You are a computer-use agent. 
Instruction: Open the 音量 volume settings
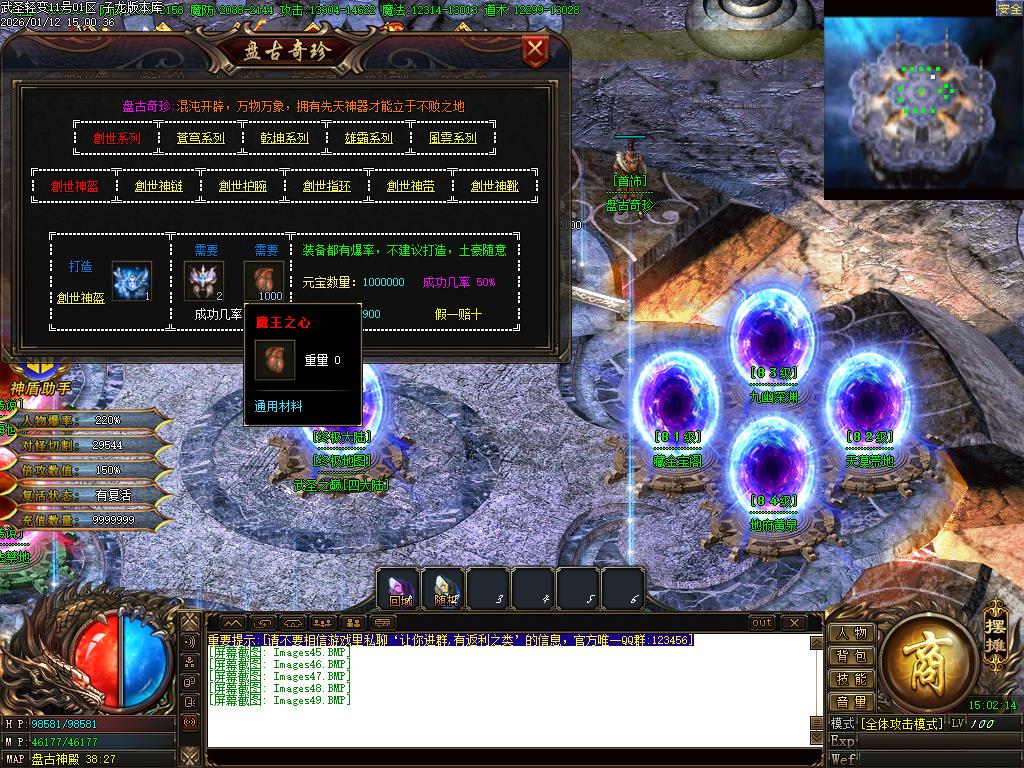pos(851,702)
